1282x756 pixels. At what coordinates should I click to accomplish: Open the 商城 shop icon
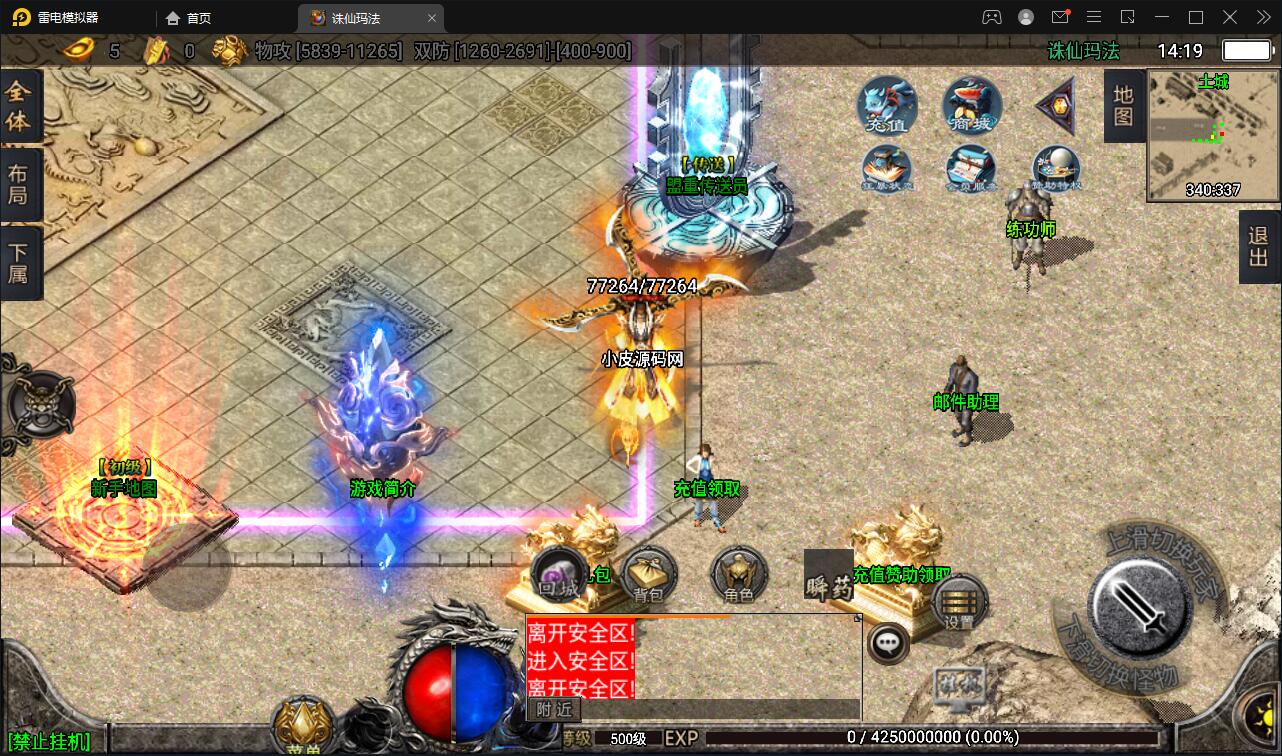point(972,105)
